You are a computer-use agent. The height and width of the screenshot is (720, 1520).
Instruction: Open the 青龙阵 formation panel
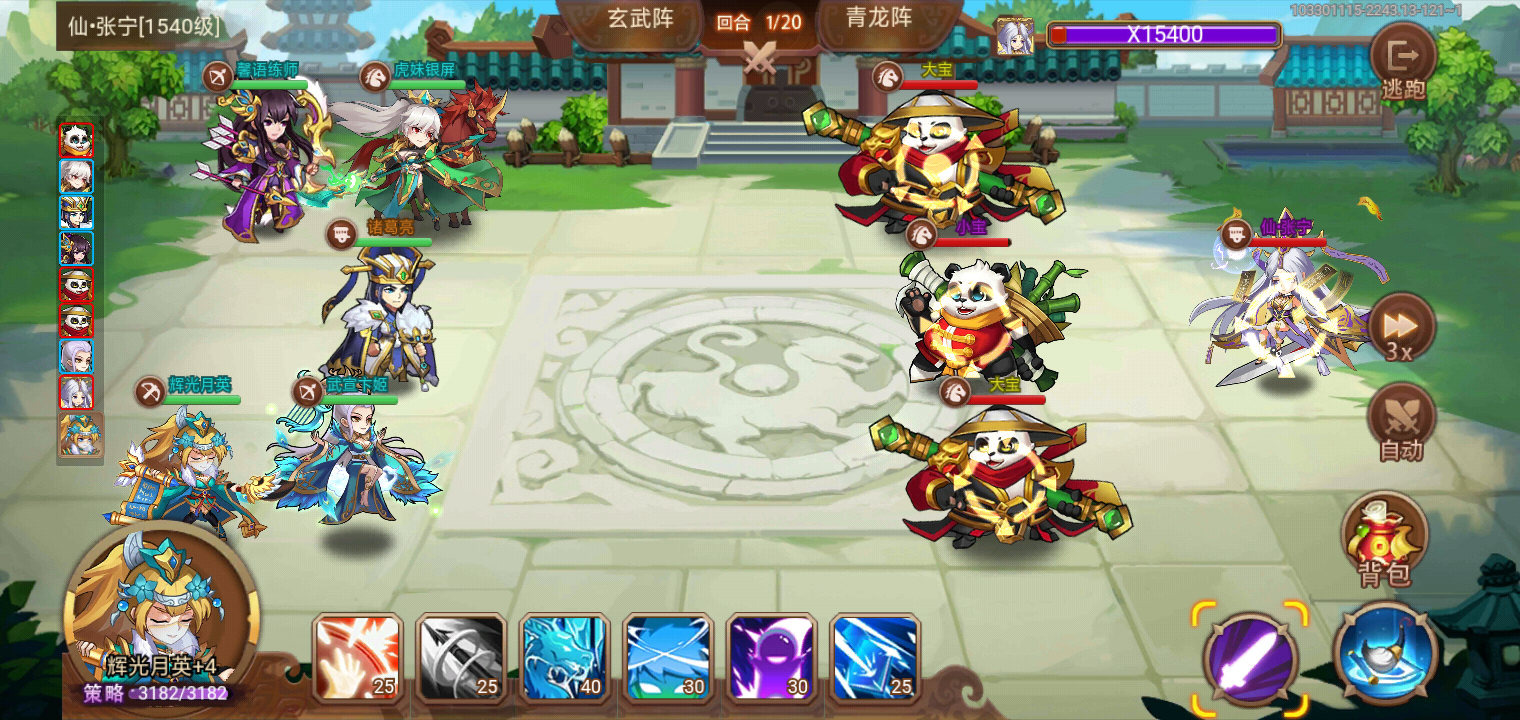880,18
